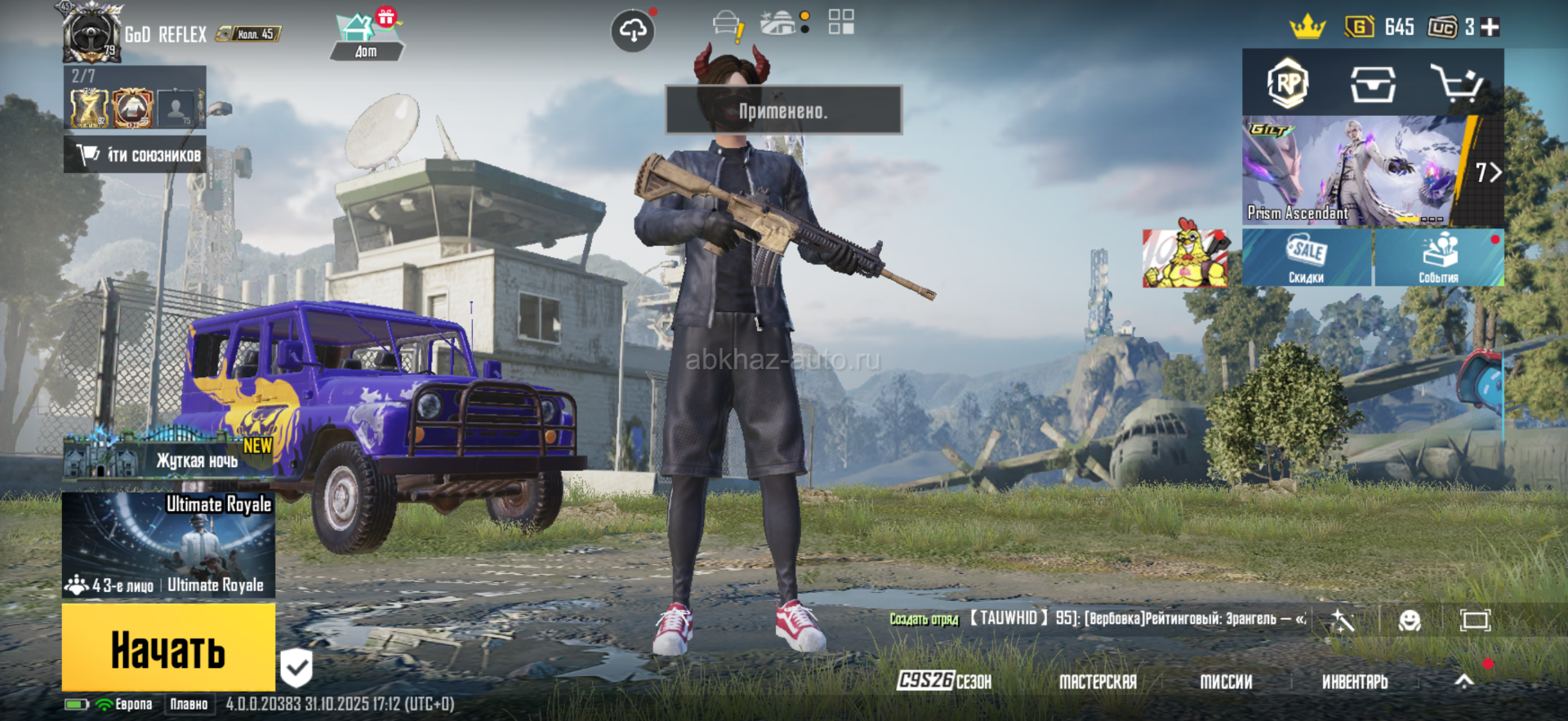Open the emote smiley icon
Image resolution: width=1568 pixels, height=721 pixels.
[1410, 621]
